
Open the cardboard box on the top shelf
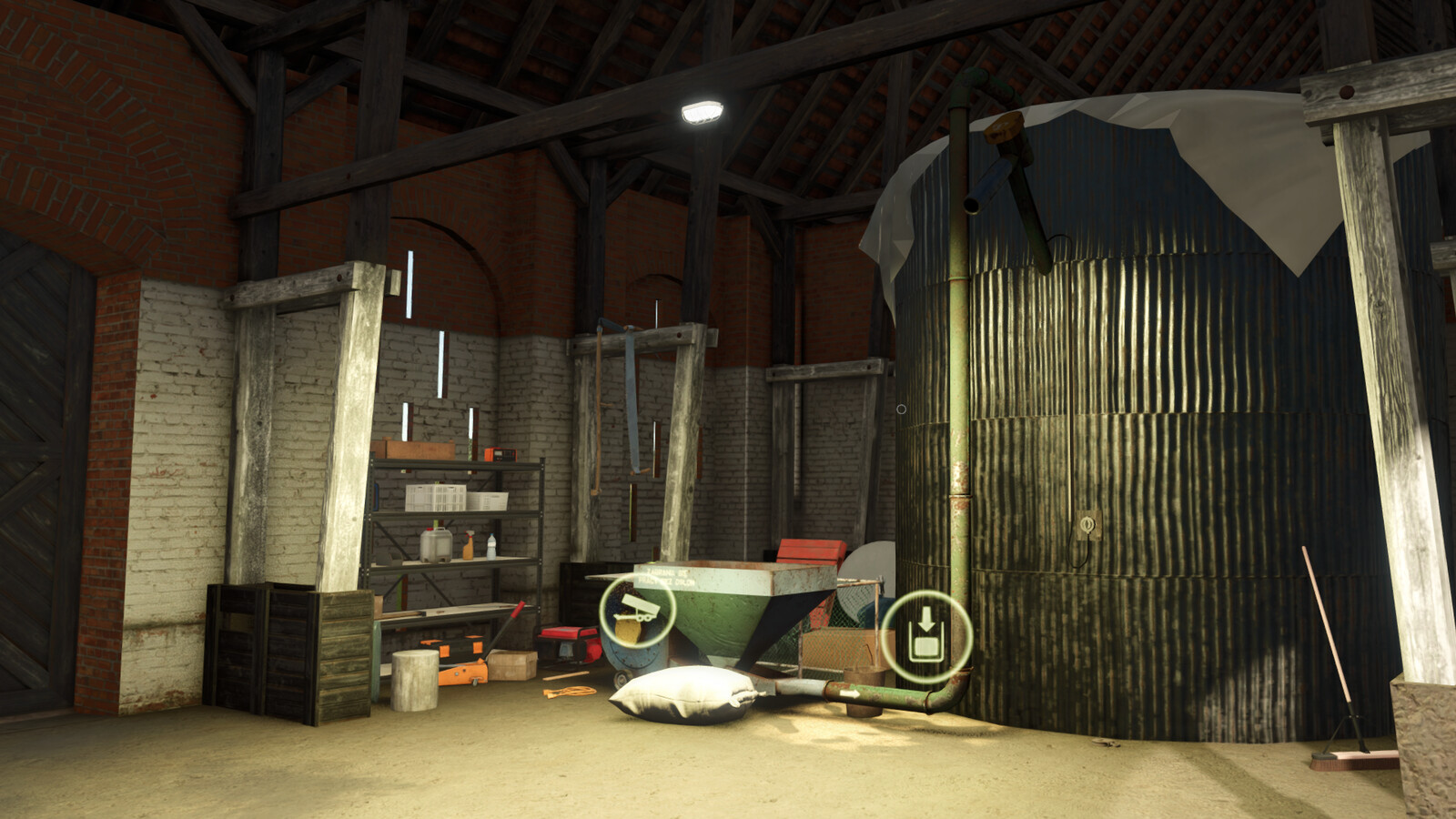point(414,450)
